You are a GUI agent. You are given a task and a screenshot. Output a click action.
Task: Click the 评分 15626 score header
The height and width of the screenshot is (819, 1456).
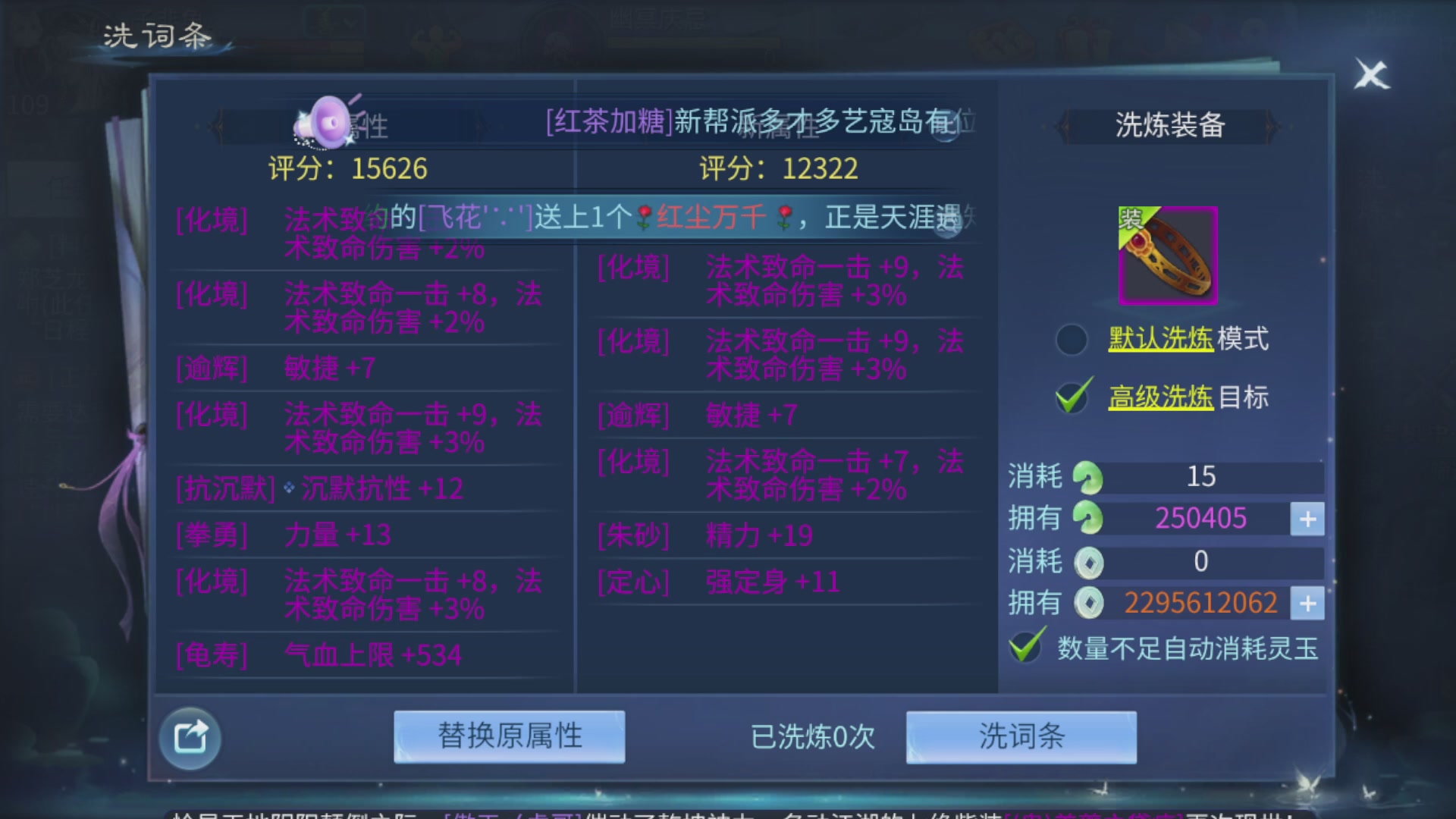click(x=349, y=168)
